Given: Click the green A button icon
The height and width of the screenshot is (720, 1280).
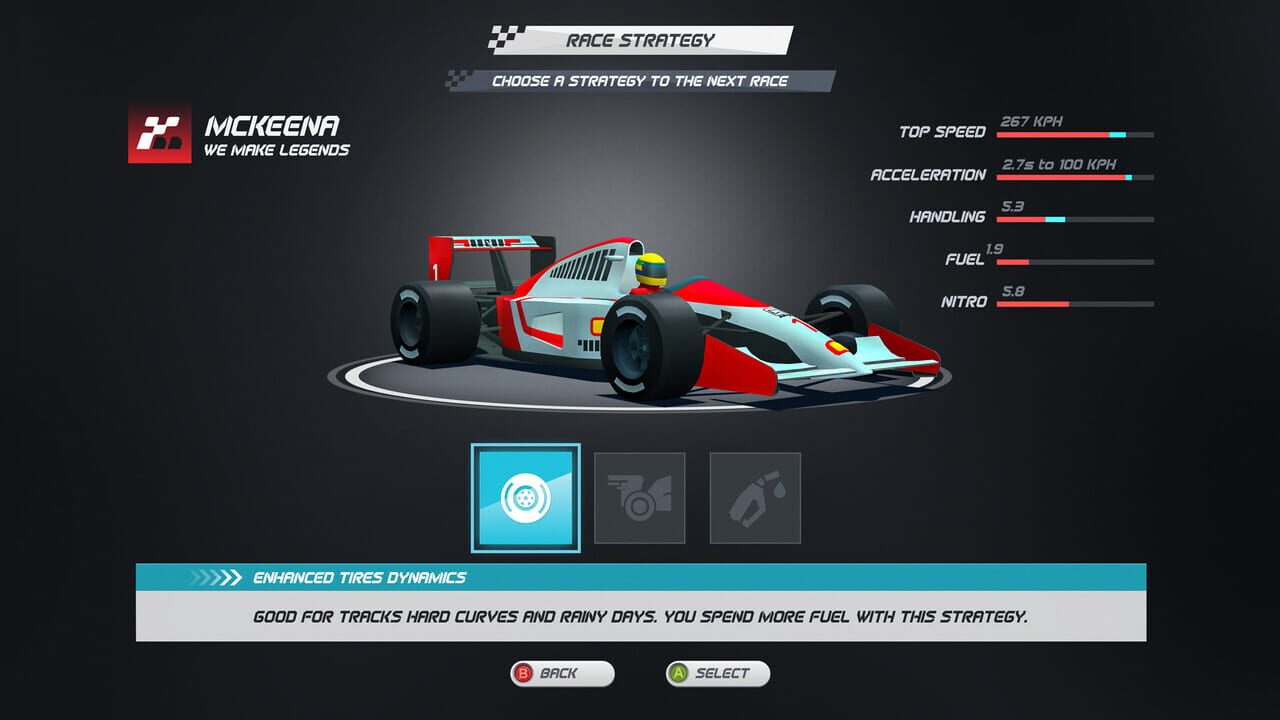Looking at the screenshot, I should point(680,673).
